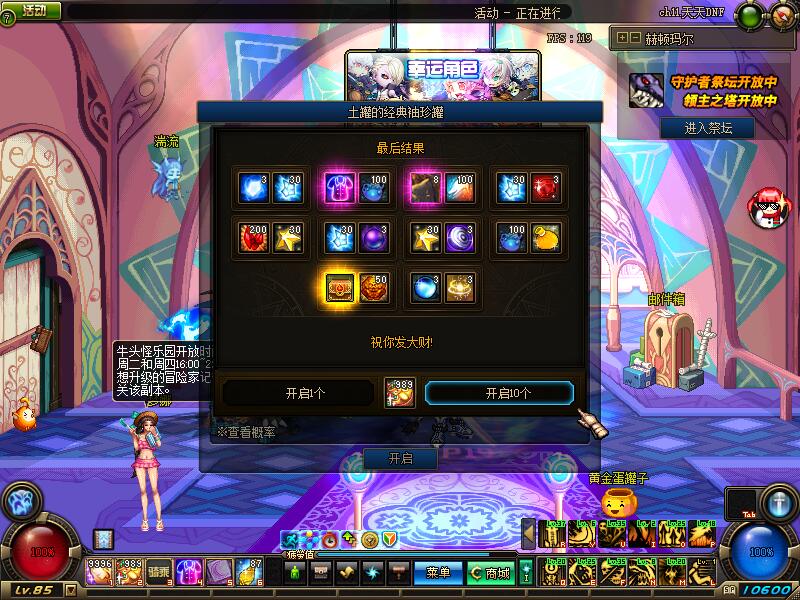The image size is (800, 600).
Task: Click the minimap plus zoom button
Action: [623, 38]
